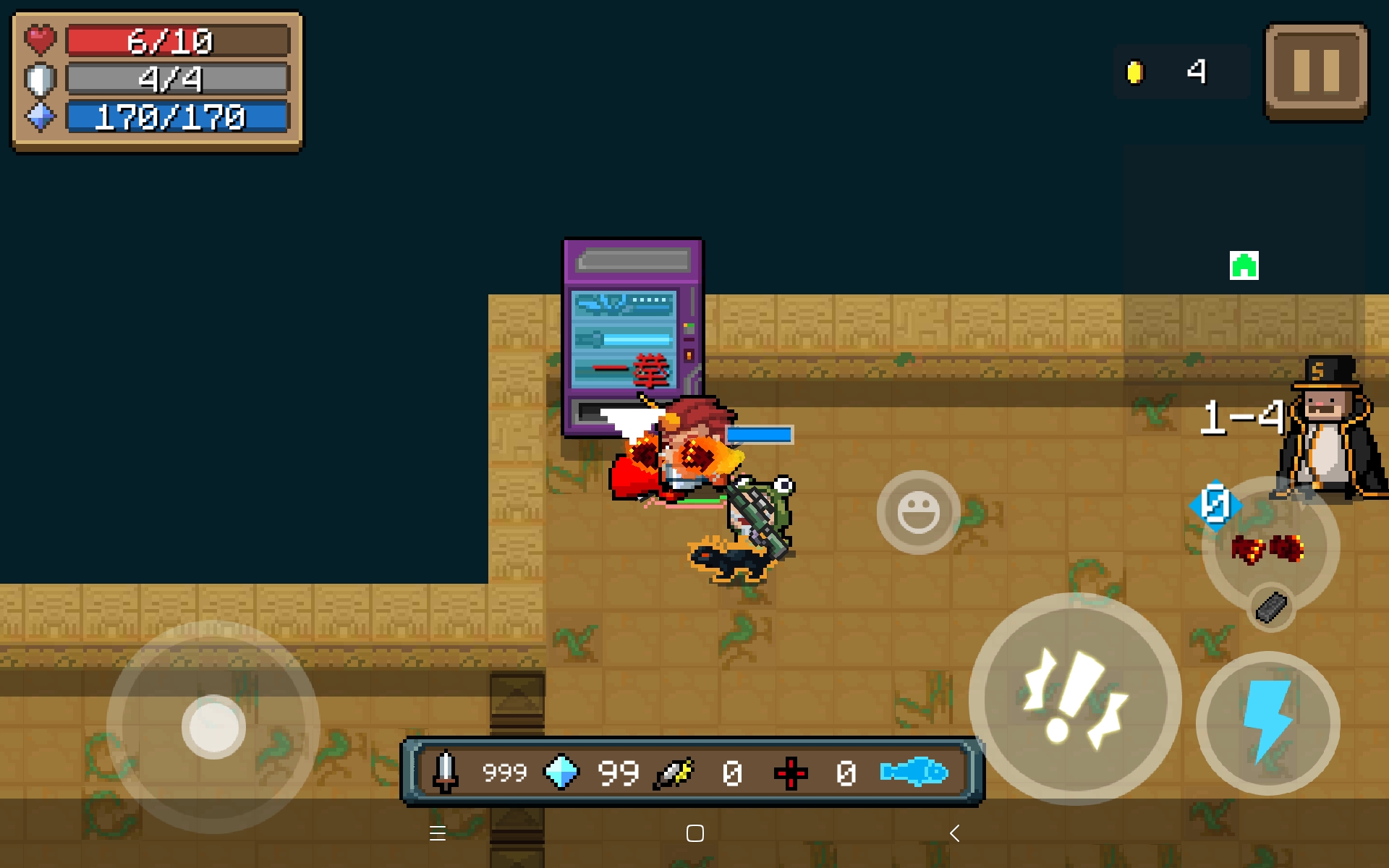Viewport: 1389px width, 868px height.
Task: Open the smiley face emote button
Action: coord(918,512)
